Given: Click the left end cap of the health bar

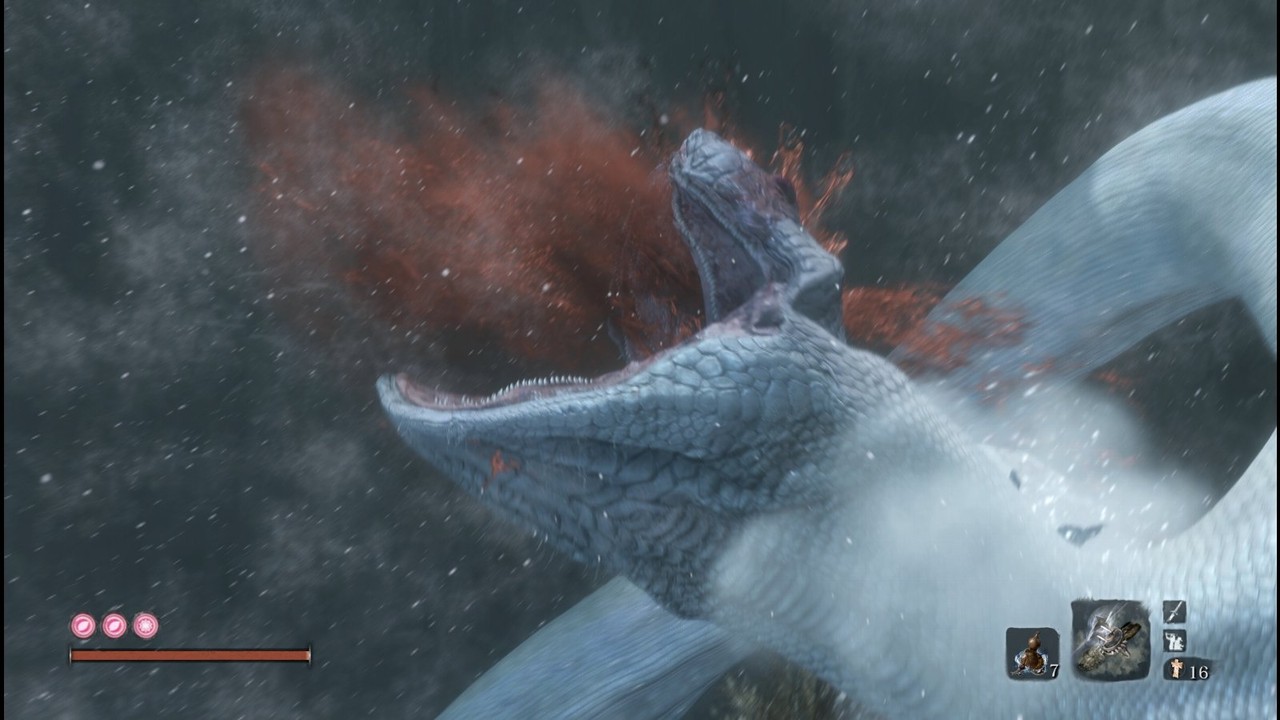Looking at the screenshot, I should pos(70,652).
